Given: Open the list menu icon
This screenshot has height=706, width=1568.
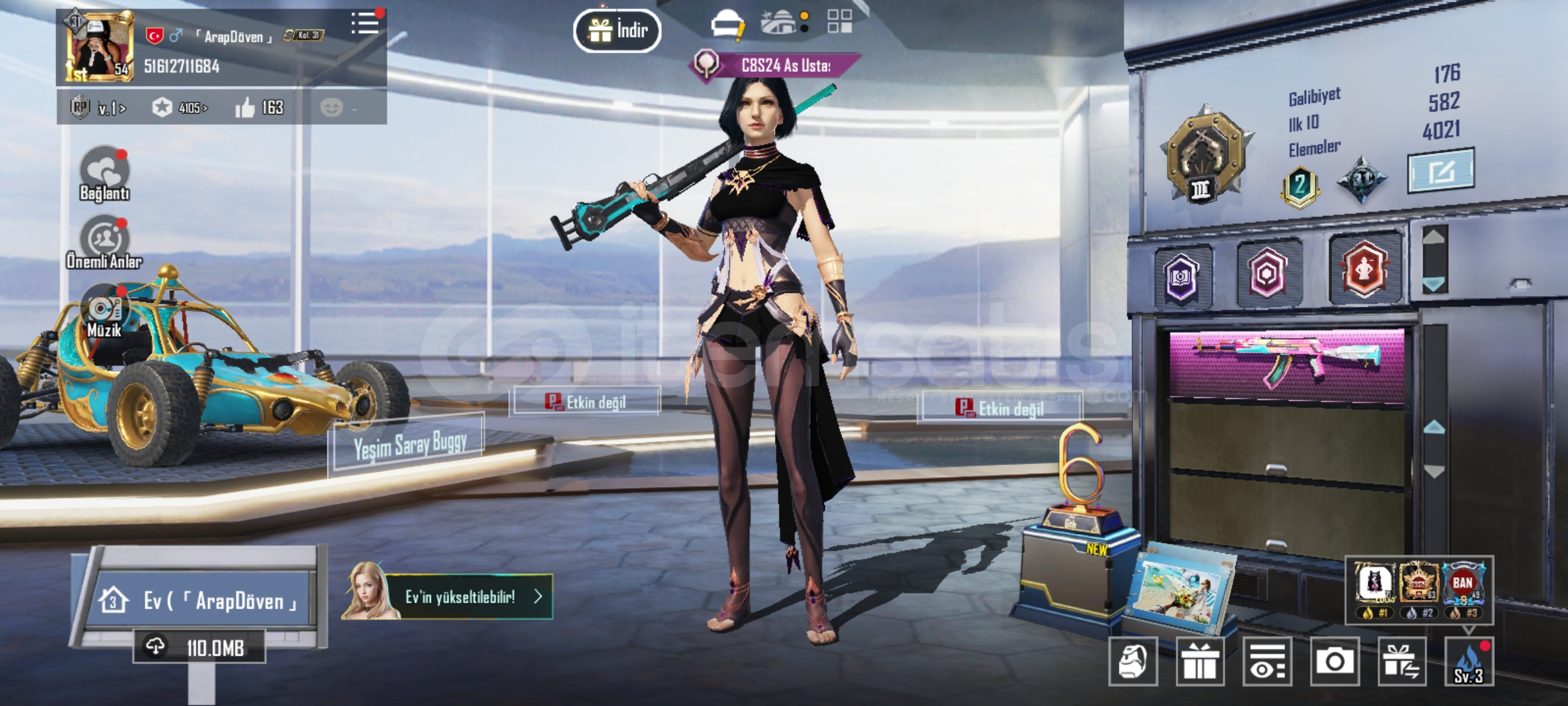Looking at the screenshot, I should (365, 24).
